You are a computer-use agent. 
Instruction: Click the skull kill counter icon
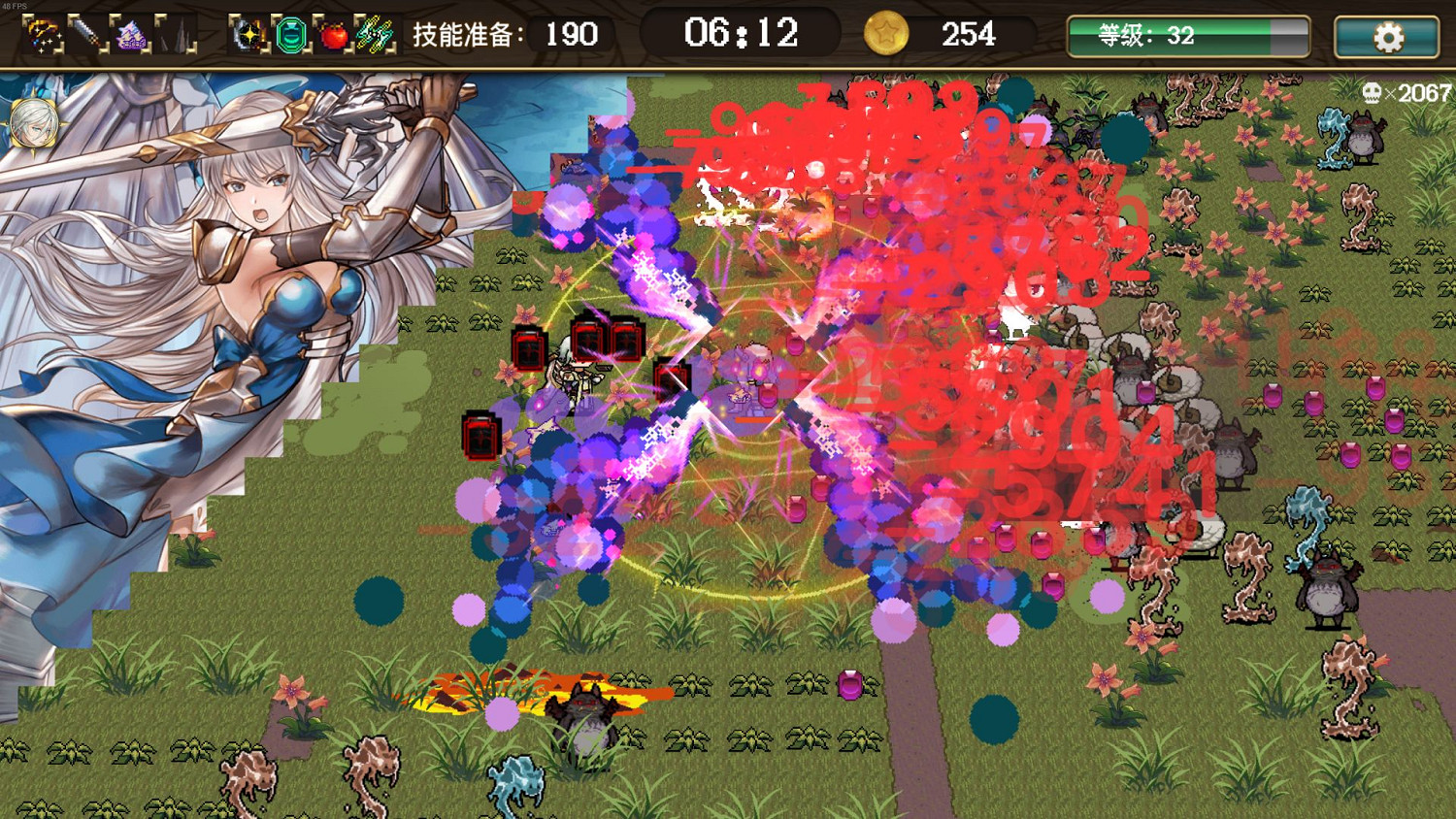click(x=1373, y=93)
